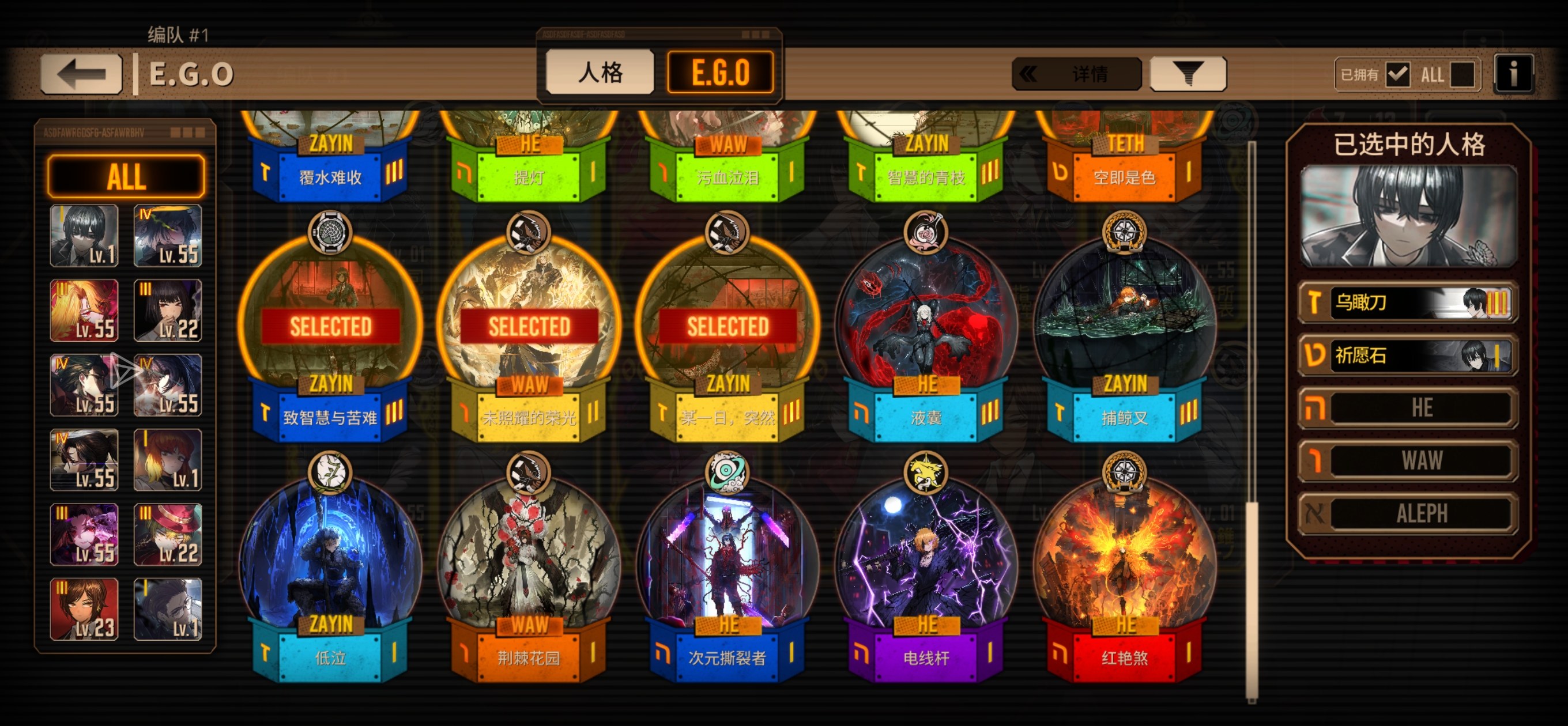The height and width of the screenshot is (726, 1568).
Task: Open the info button
Action: point(1513,74)
